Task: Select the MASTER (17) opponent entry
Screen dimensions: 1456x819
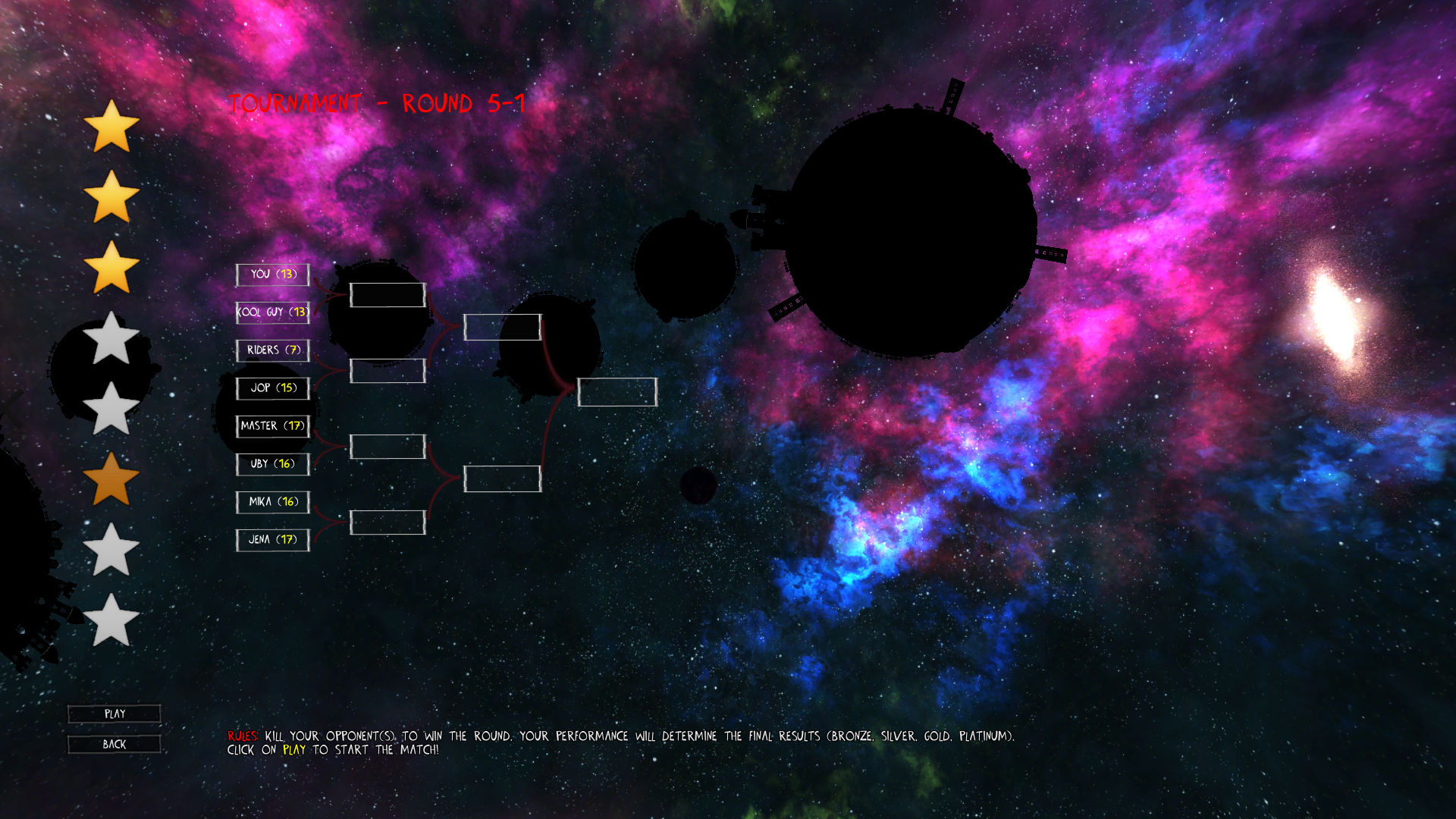Action: coord(272,426)
